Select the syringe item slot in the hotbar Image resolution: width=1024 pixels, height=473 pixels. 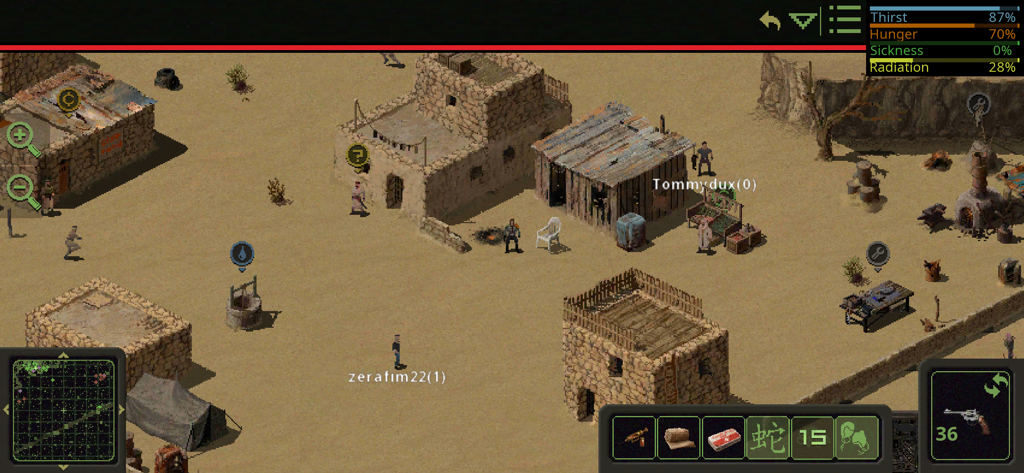pyautogui.click(x=634, y=437)
